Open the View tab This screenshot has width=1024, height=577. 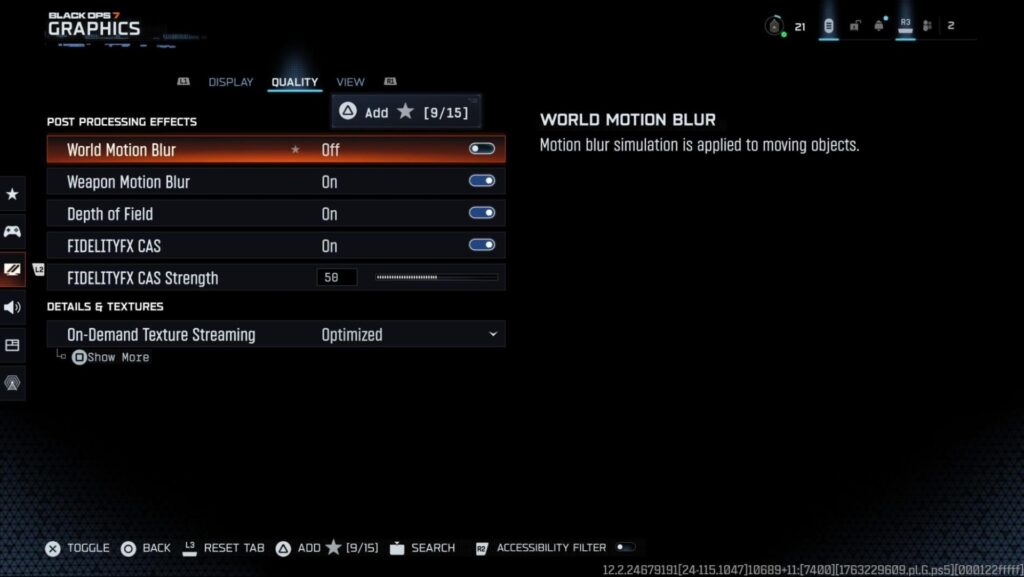[x=350, y=82]
